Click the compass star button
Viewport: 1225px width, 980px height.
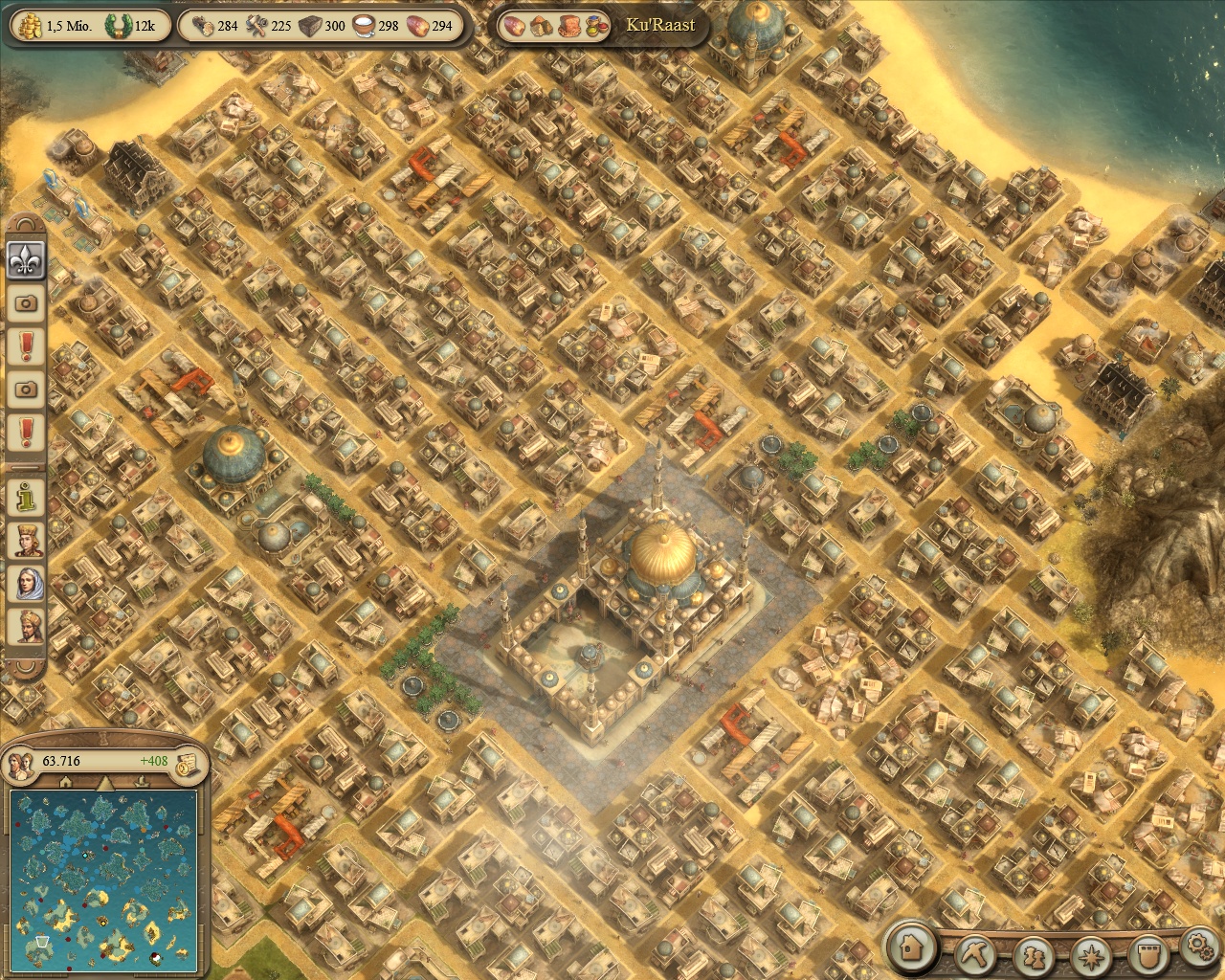[x=1091, y=955]
